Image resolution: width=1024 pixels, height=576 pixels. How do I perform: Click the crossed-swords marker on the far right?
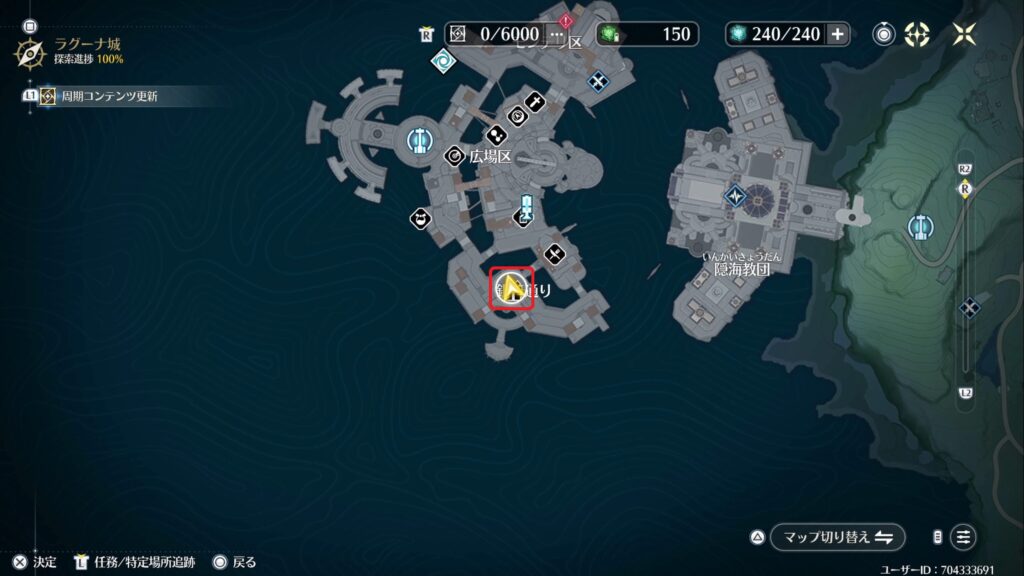point(968,307)
